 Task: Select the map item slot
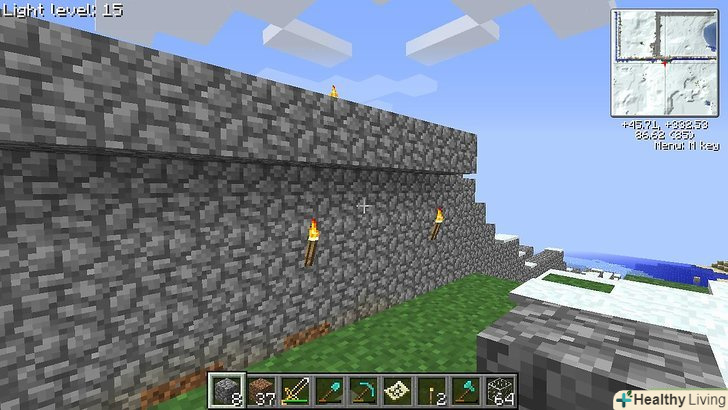pos(398,391)
